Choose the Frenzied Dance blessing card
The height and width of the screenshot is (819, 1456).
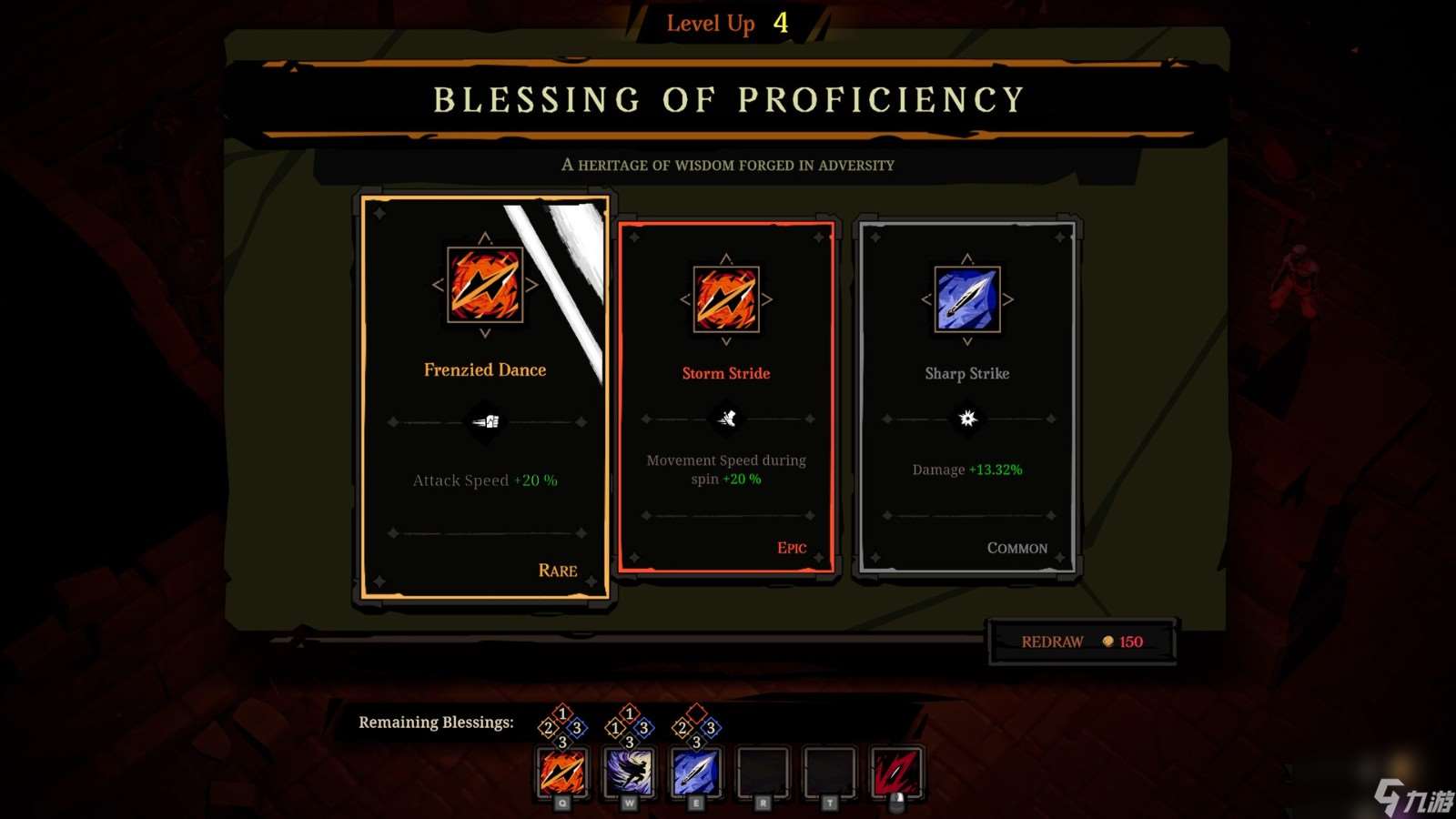pyautogui.click(x=485, y=398)
